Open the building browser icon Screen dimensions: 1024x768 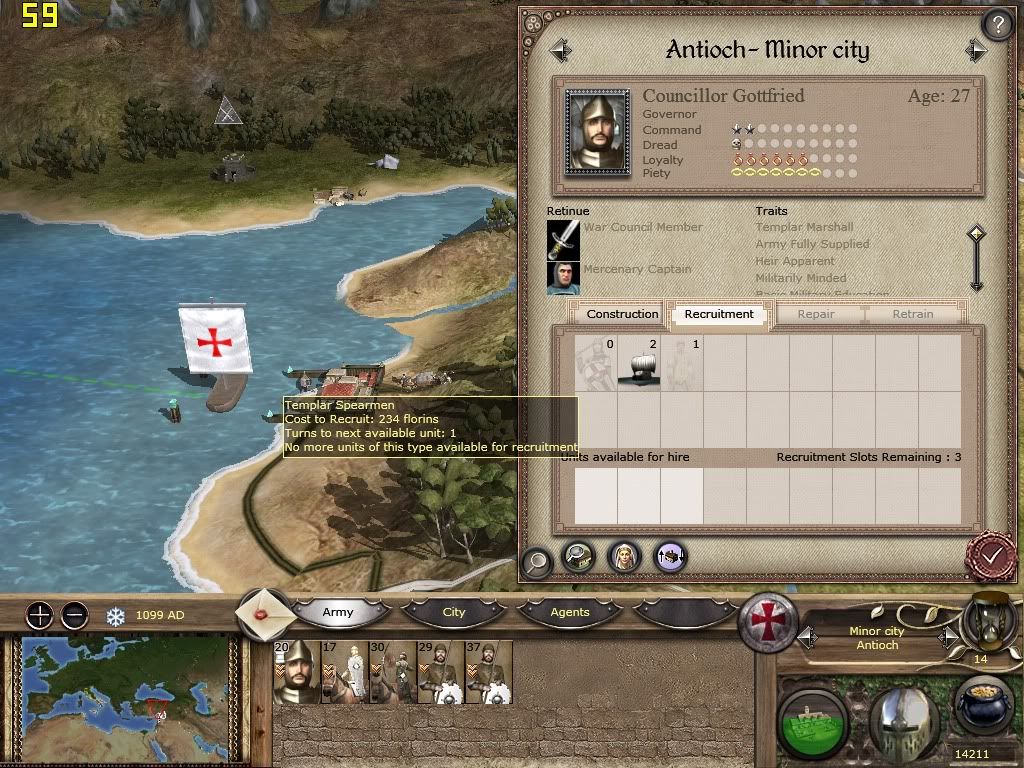(579, 557)
